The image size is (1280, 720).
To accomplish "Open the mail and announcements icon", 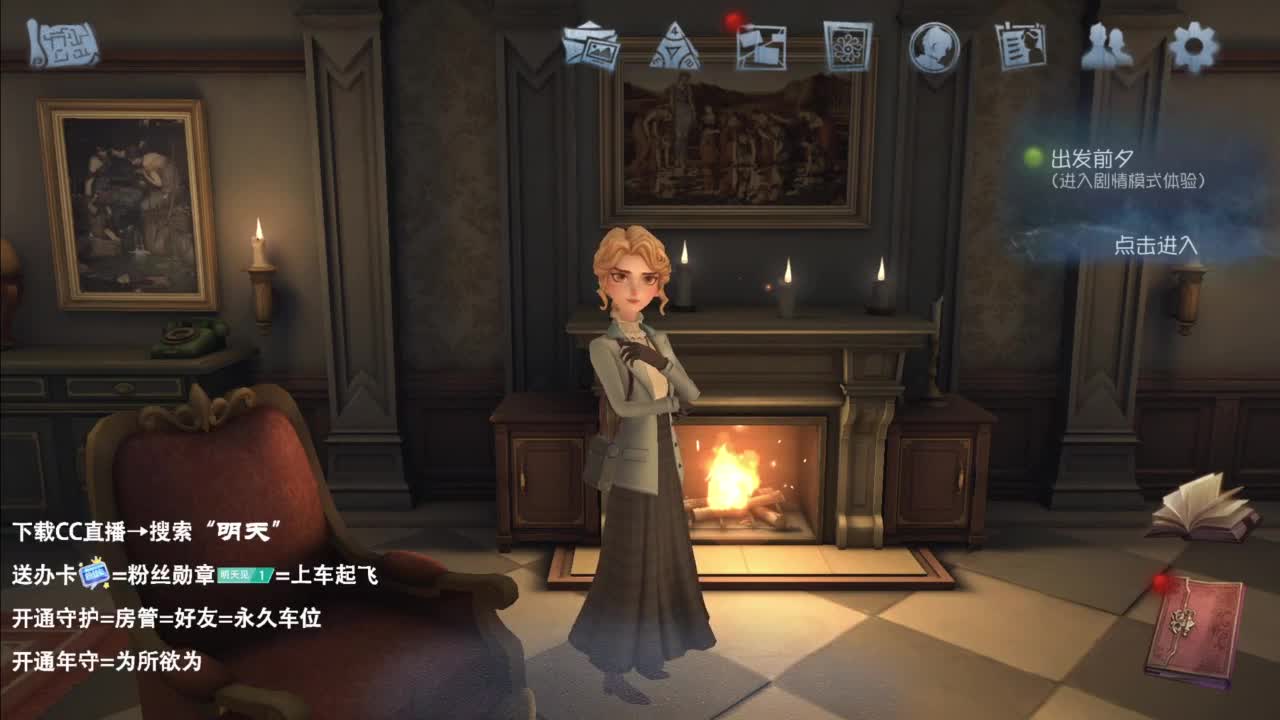I will [x=592, y=46].
